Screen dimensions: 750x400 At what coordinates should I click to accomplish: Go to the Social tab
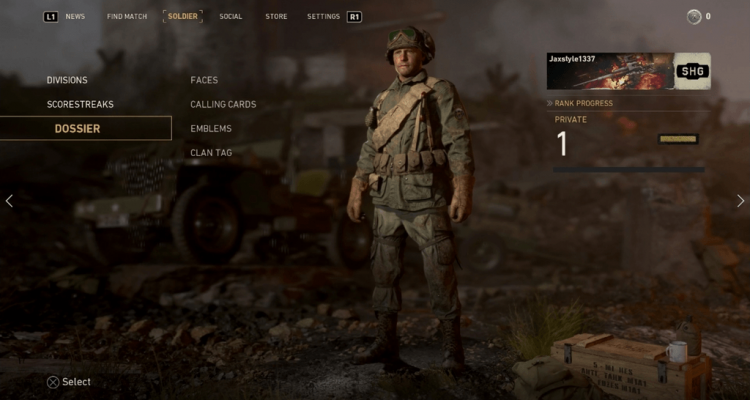coord(230,16)
